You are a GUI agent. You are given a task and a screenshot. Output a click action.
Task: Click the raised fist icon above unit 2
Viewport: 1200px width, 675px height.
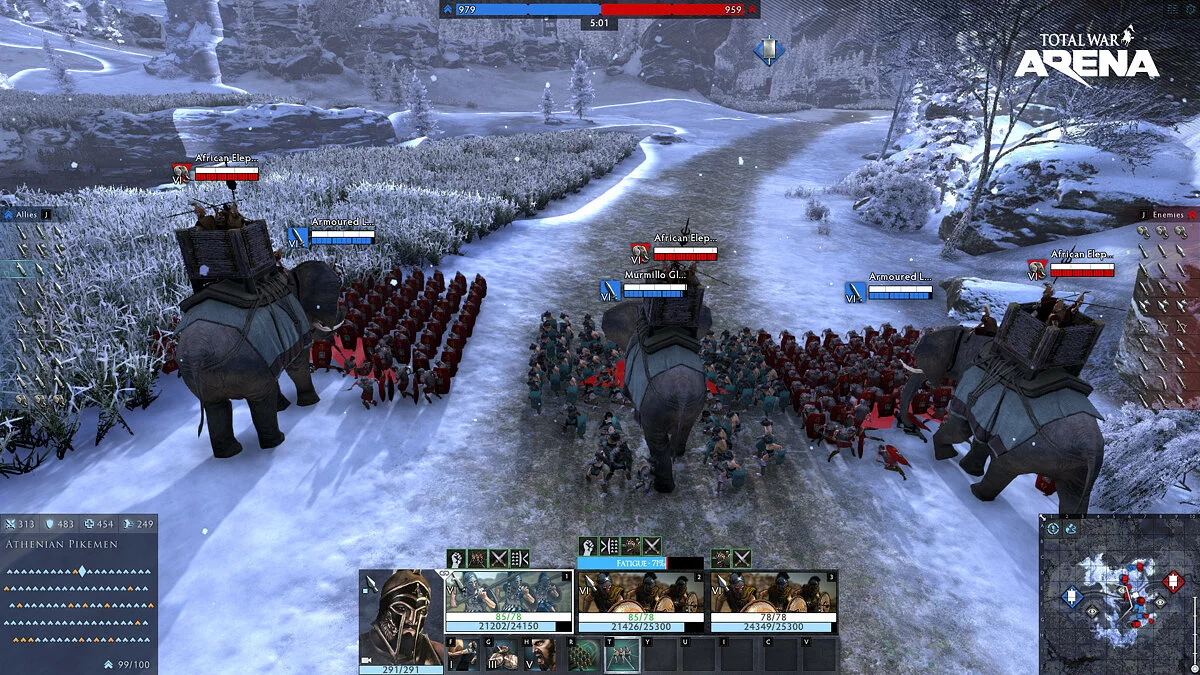click(588, 546)
